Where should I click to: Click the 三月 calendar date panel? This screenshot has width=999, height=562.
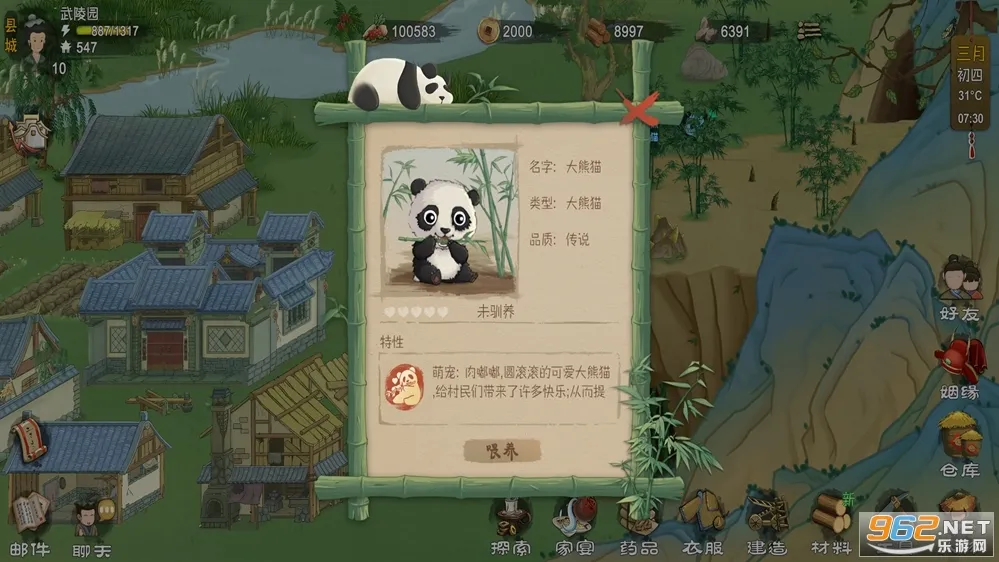point(971,85)
